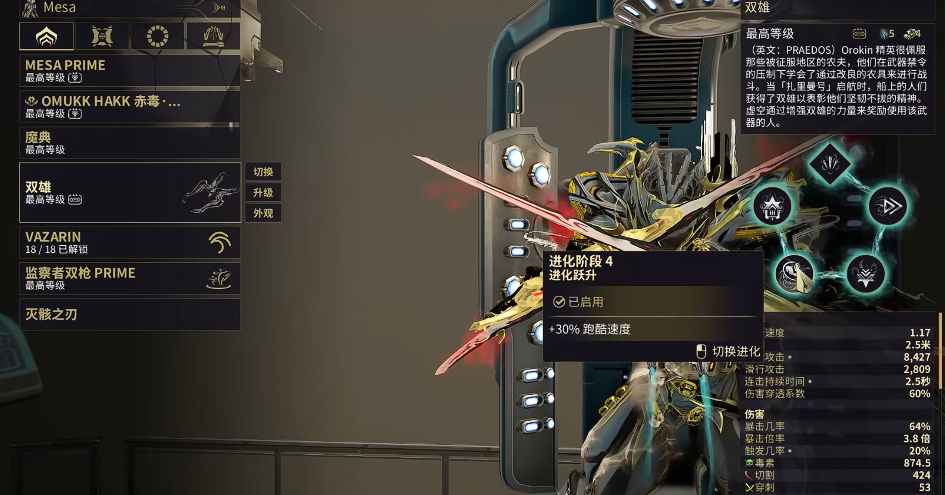Select the diamond-shaped evolution node at top
Image resolution: width=945 pixels, height=495 pixels.
[829, 161]
